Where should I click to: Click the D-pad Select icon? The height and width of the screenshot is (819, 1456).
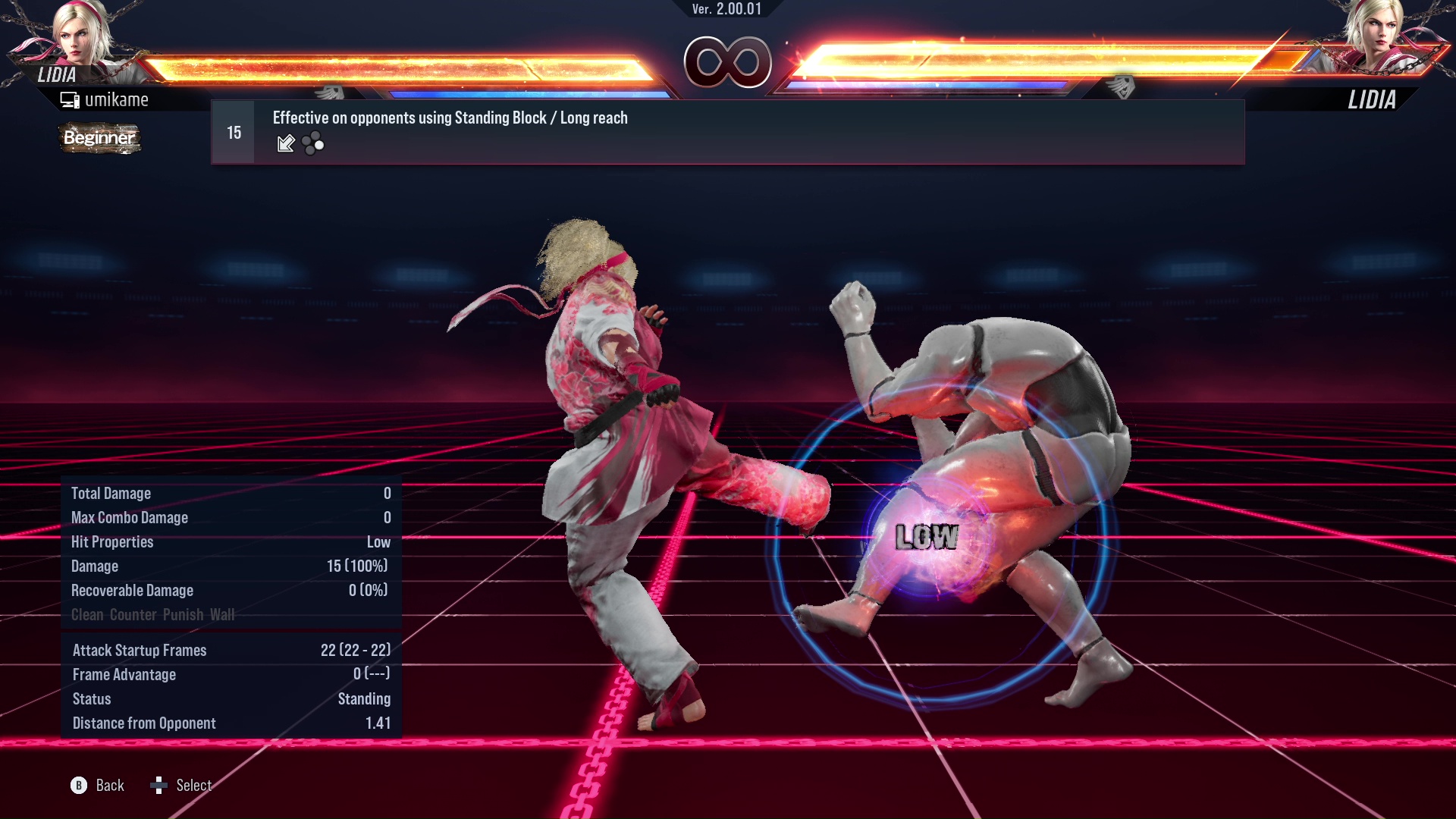click(160, 786)
